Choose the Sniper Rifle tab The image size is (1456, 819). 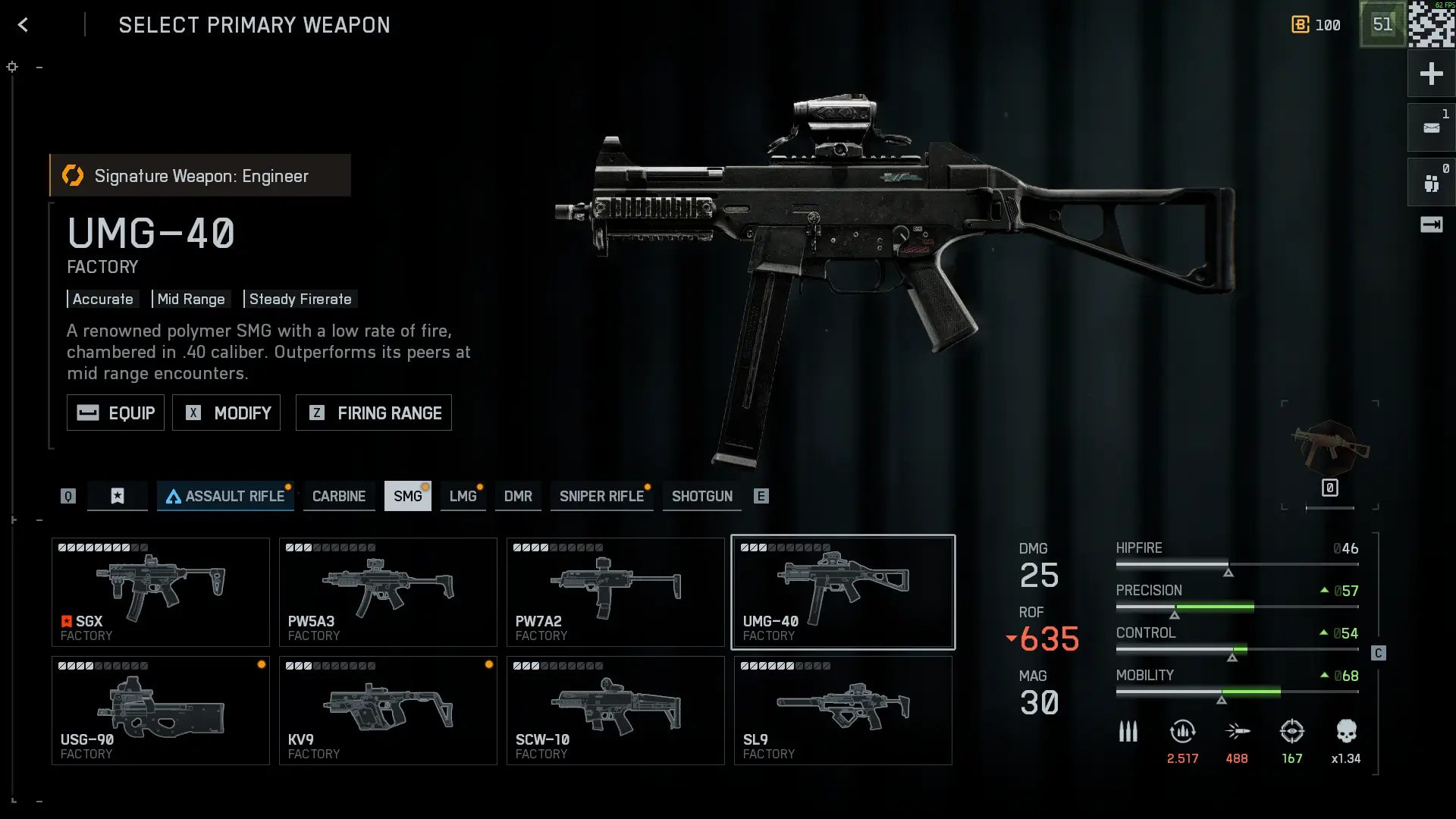pos(601,496)
